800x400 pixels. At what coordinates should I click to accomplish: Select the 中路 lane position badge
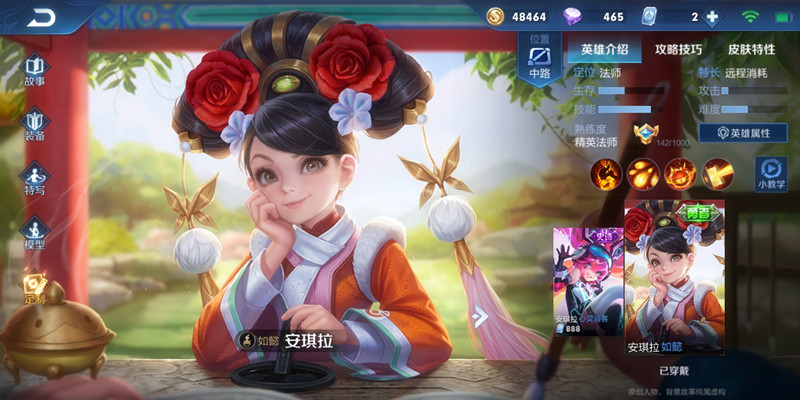539,60
